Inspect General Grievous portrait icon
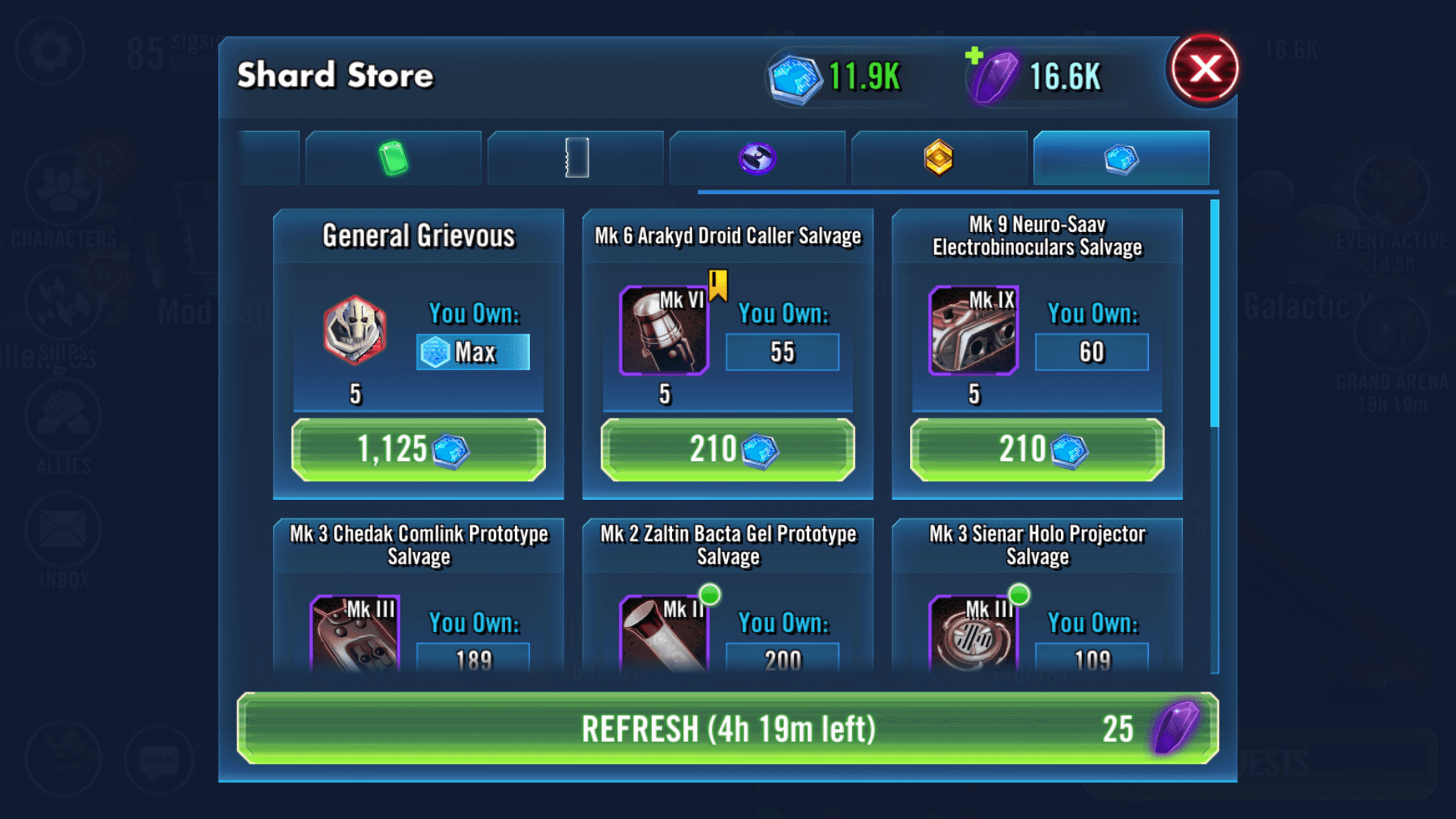 [x=355, y=330]
